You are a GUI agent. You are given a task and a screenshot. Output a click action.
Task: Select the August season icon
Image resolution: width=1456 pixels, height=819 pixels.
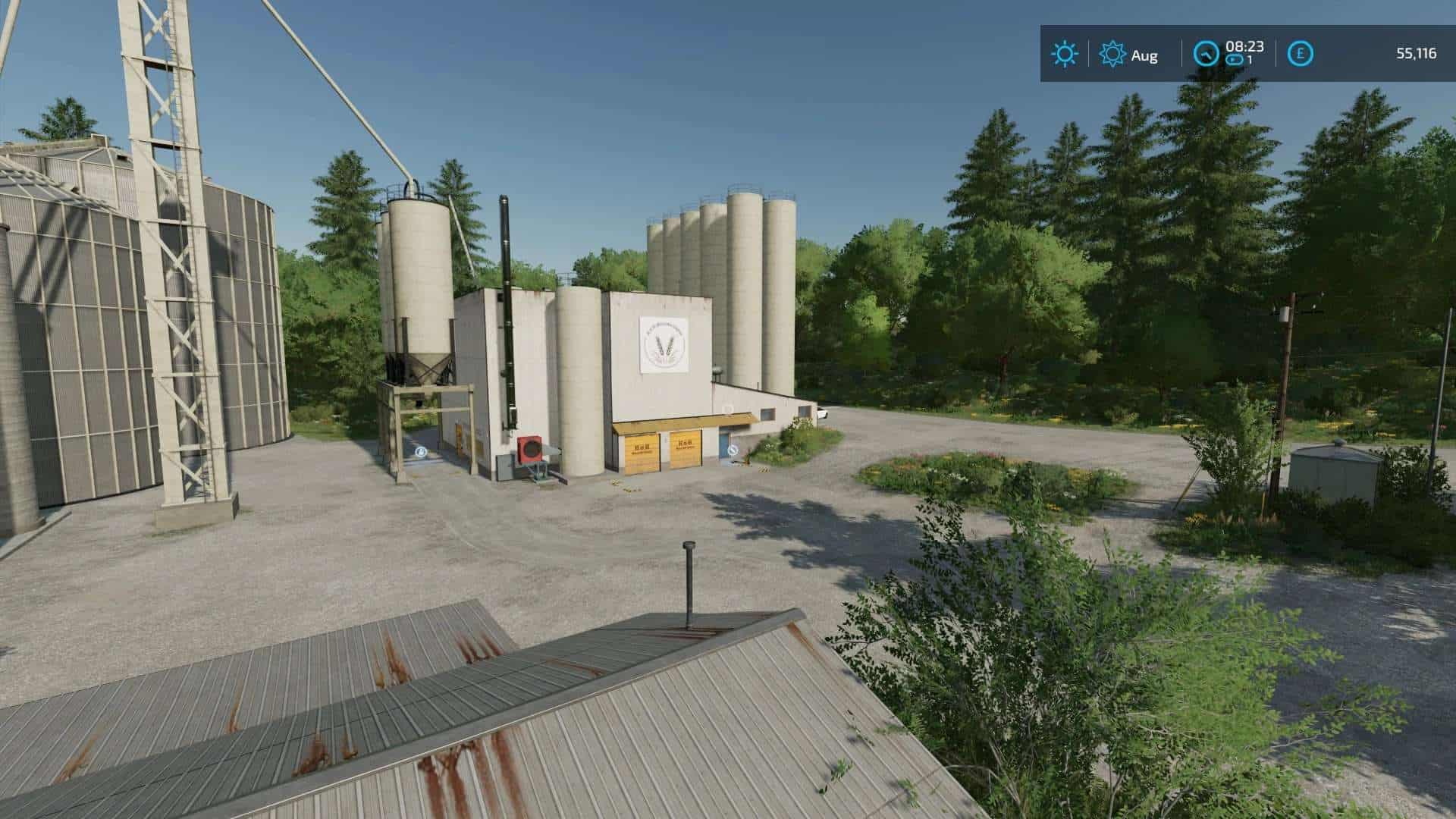1112,54
